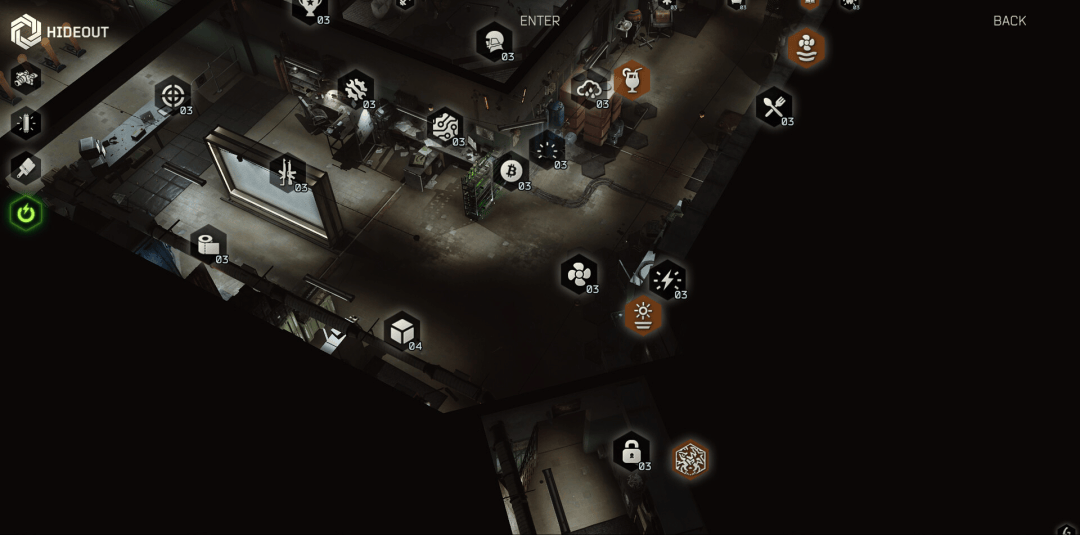Screen dimensions: 1080x535
Task: Open the Shooting Range crosshair module
Action: coord(173,96)
